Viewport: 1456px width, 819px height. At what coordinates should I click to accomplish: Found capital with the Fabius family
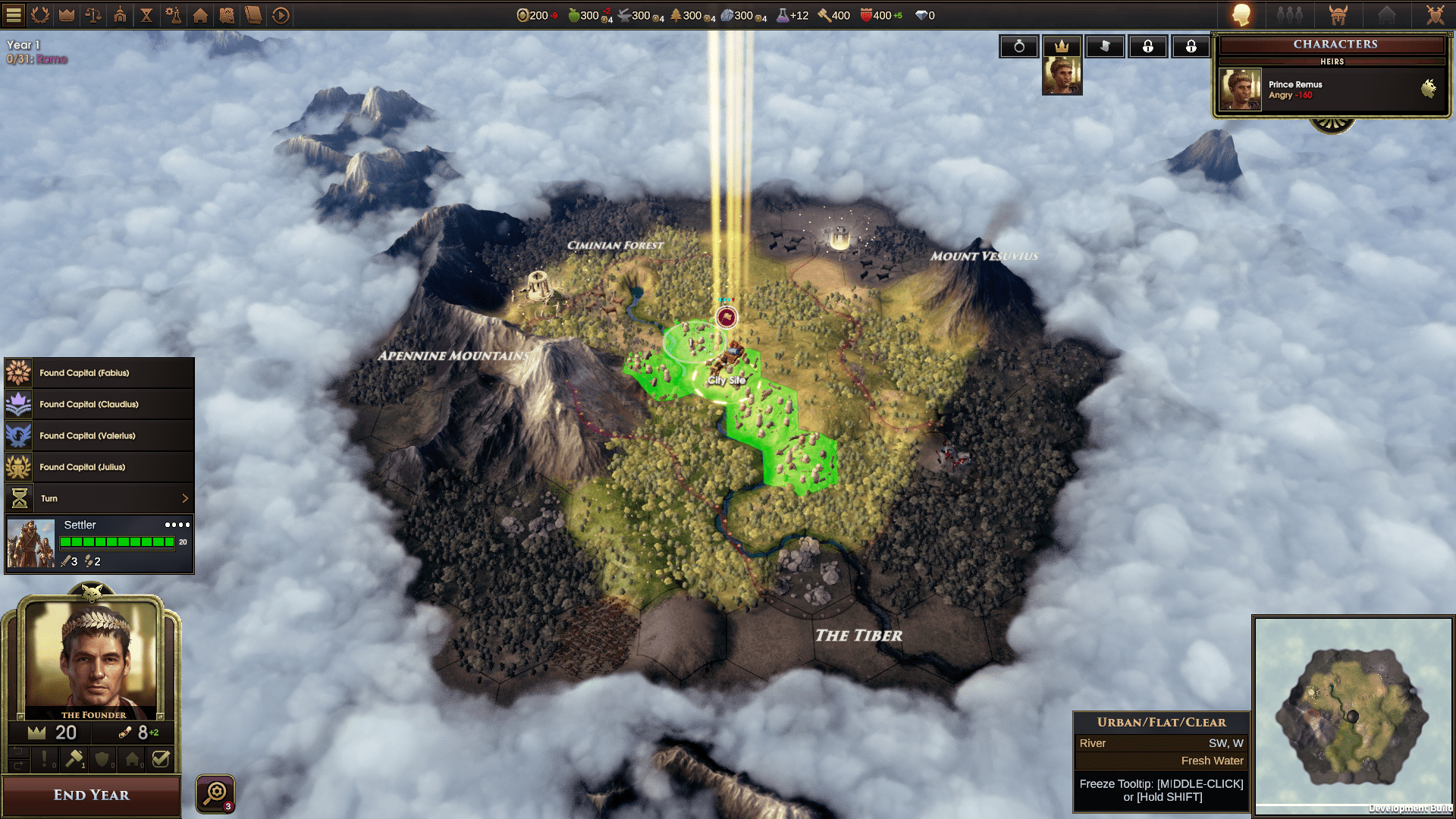pos(99,373)
